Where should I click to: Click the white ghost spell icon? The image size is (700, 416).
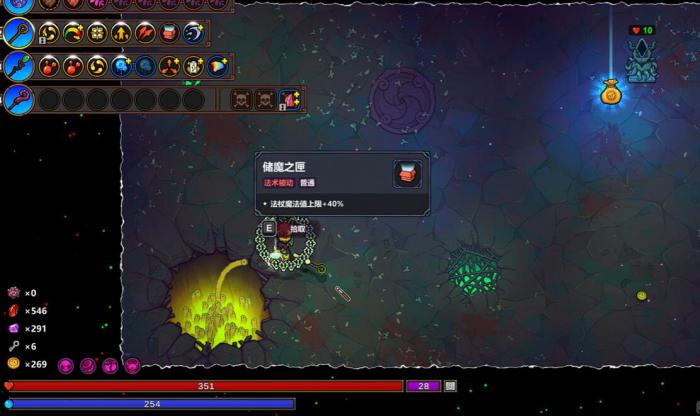(193, 67)
